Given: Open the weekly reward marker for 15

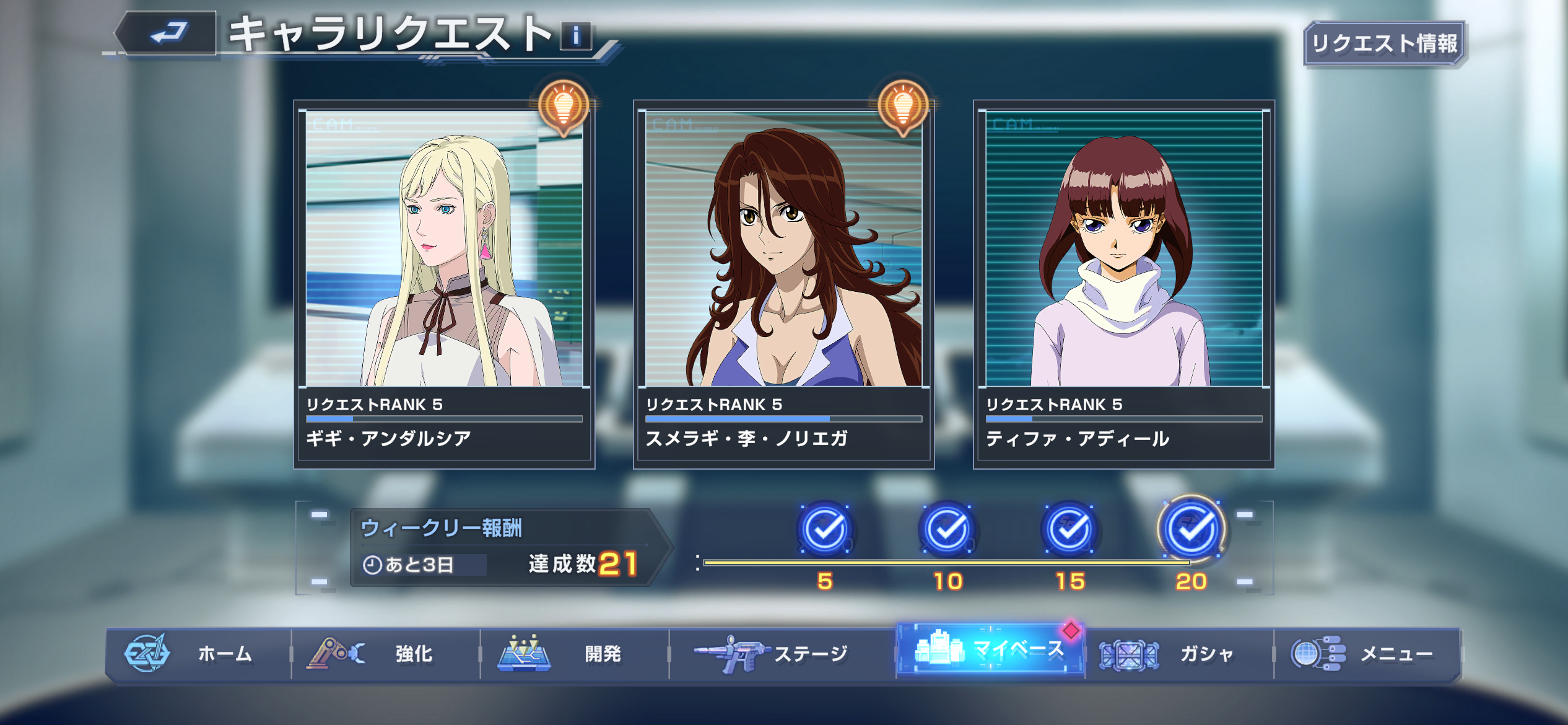Looking at the screenshot, I should point(1069,530).
